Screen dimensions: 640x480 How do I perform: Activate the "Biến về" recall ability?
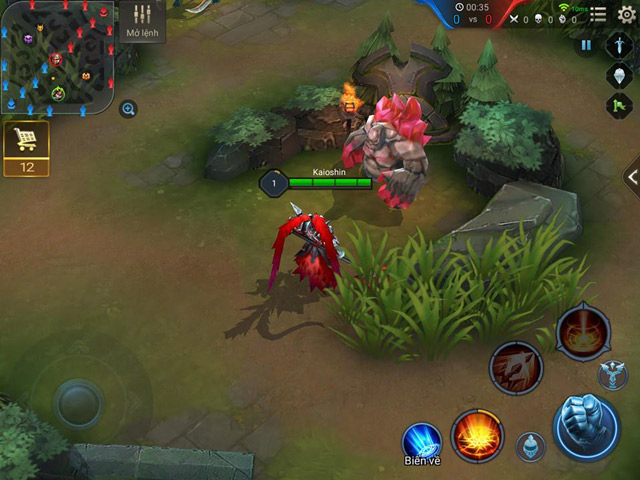point(422,442)
